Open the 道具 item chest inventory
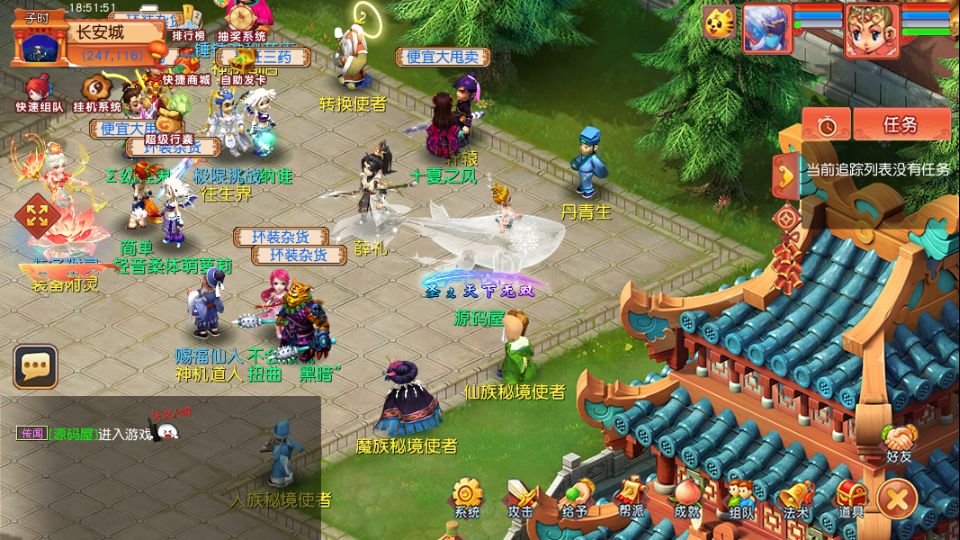This screenshot has width=960, height=540. click(x=851, y=497)
